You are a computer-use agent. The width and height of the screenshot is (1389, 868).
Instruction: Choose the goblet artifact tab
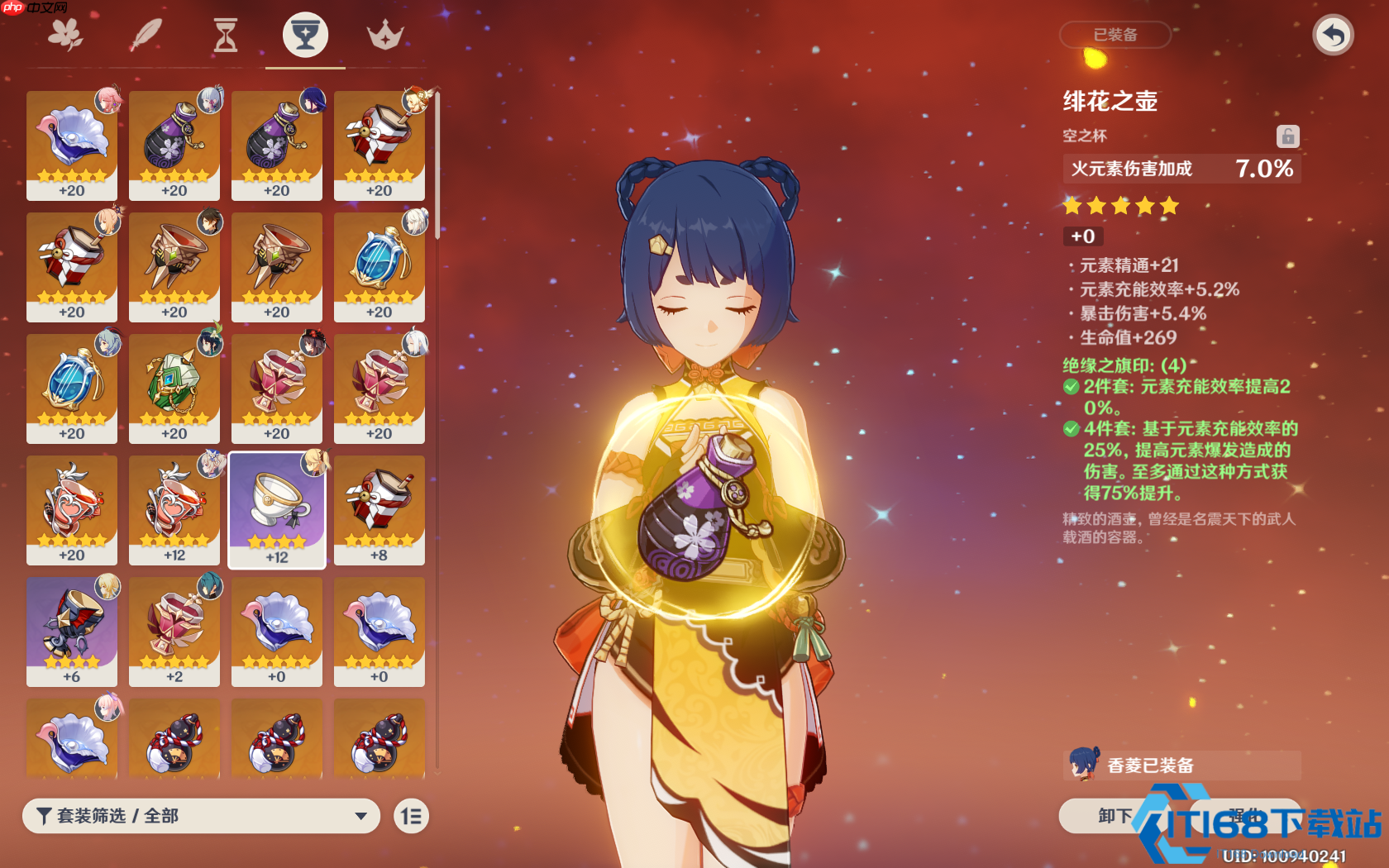coord(305,36)
